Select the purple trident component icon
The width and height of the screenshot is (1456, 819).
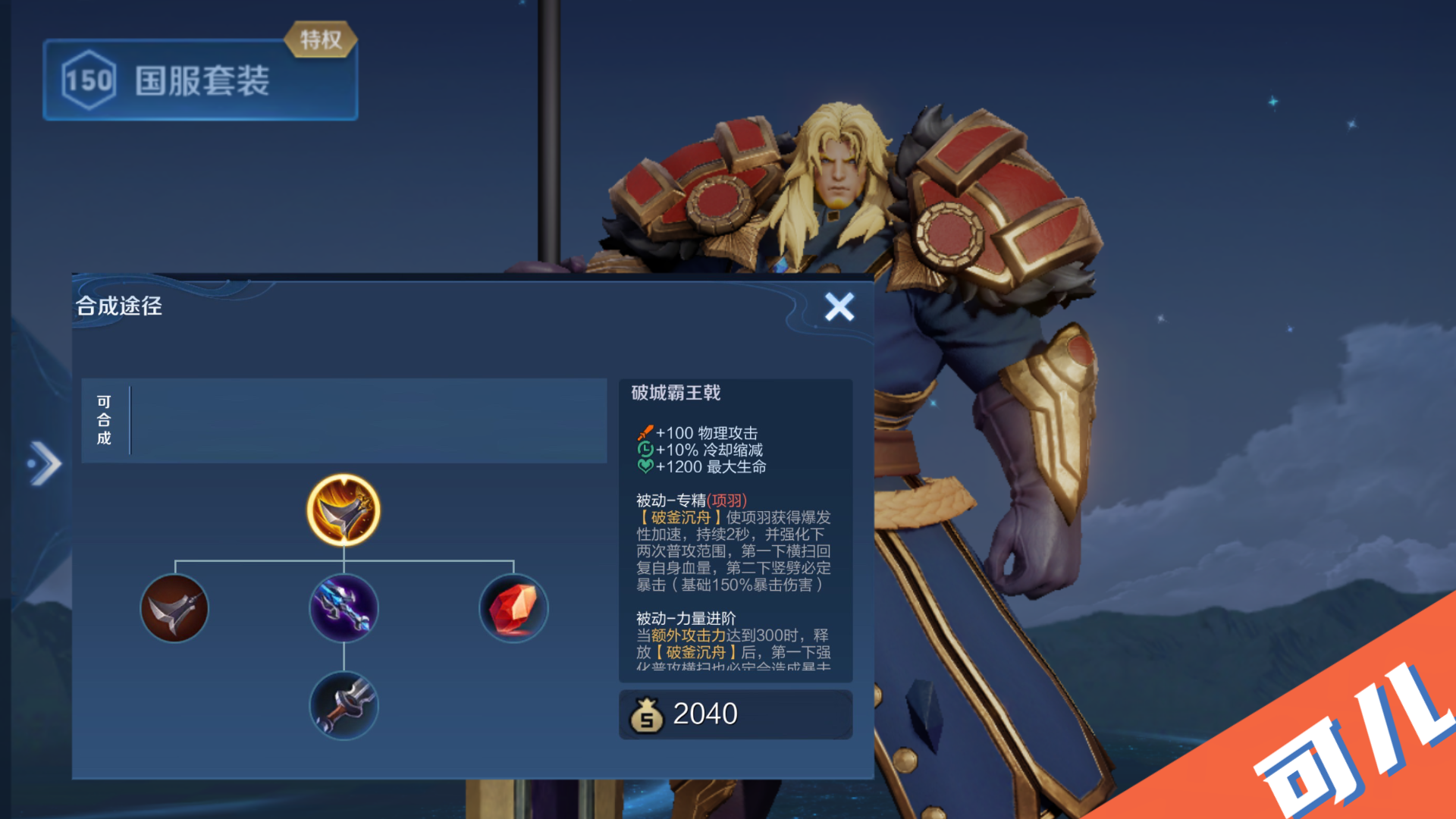click(344, 608)
